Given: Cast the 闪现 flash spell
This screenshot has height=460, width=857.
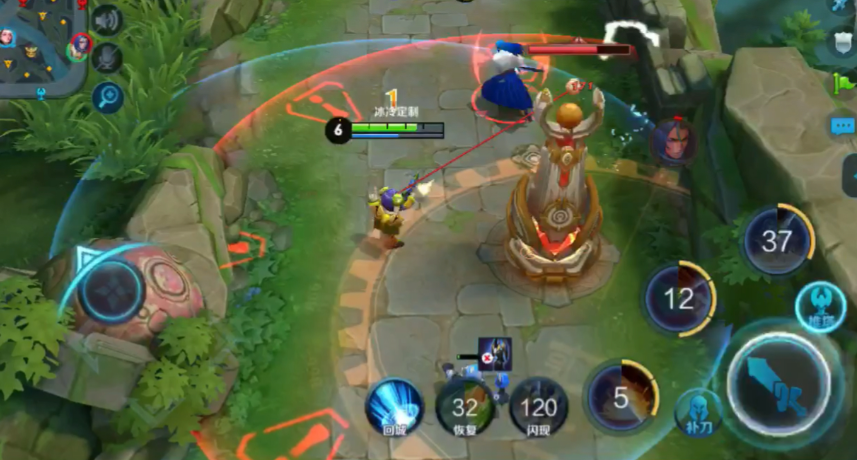Looking at the screenshot, I should 539,407.
